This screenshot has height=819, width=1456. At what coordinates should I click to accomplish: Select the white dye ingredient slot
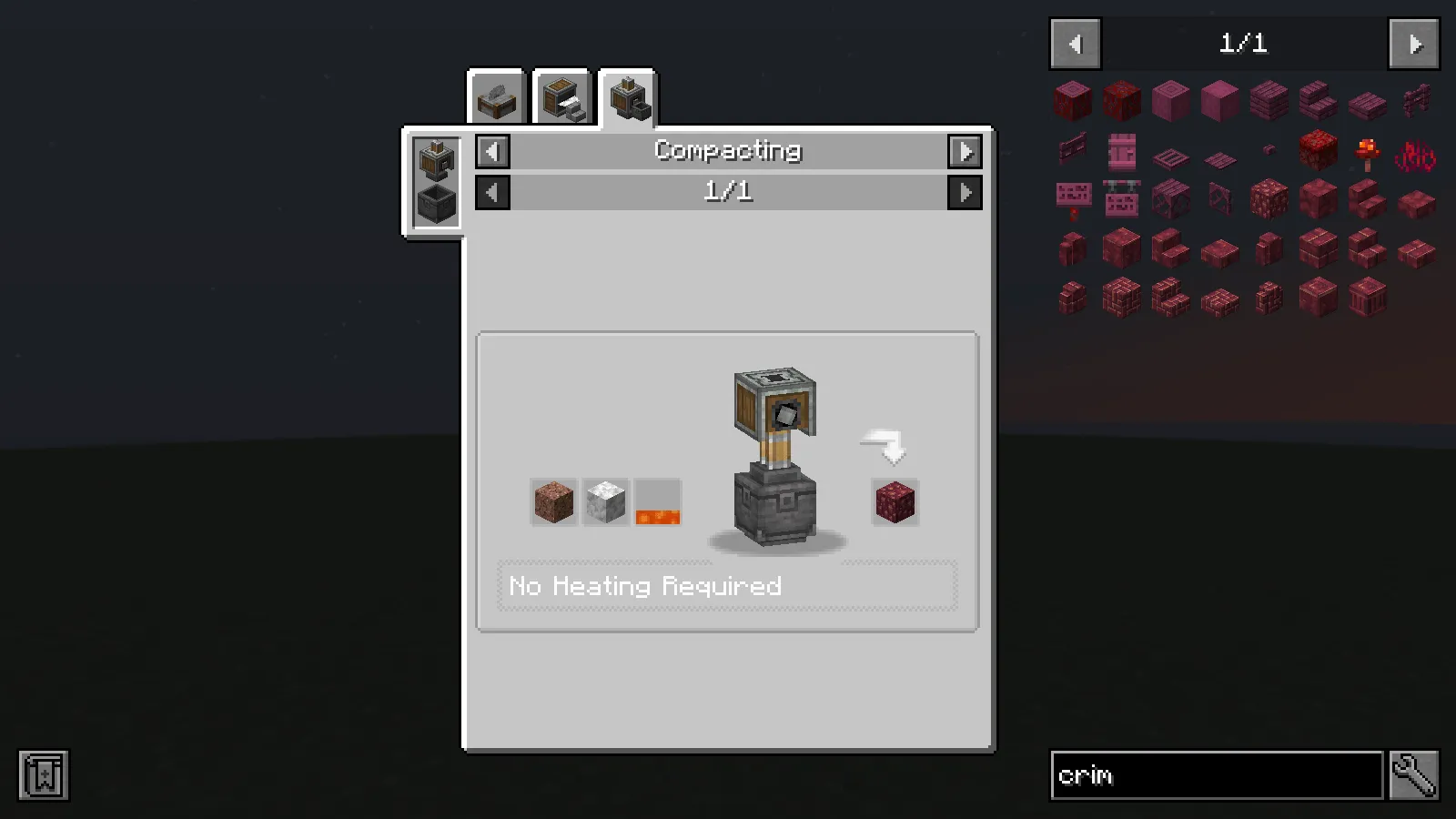click(x=605, y=502)
